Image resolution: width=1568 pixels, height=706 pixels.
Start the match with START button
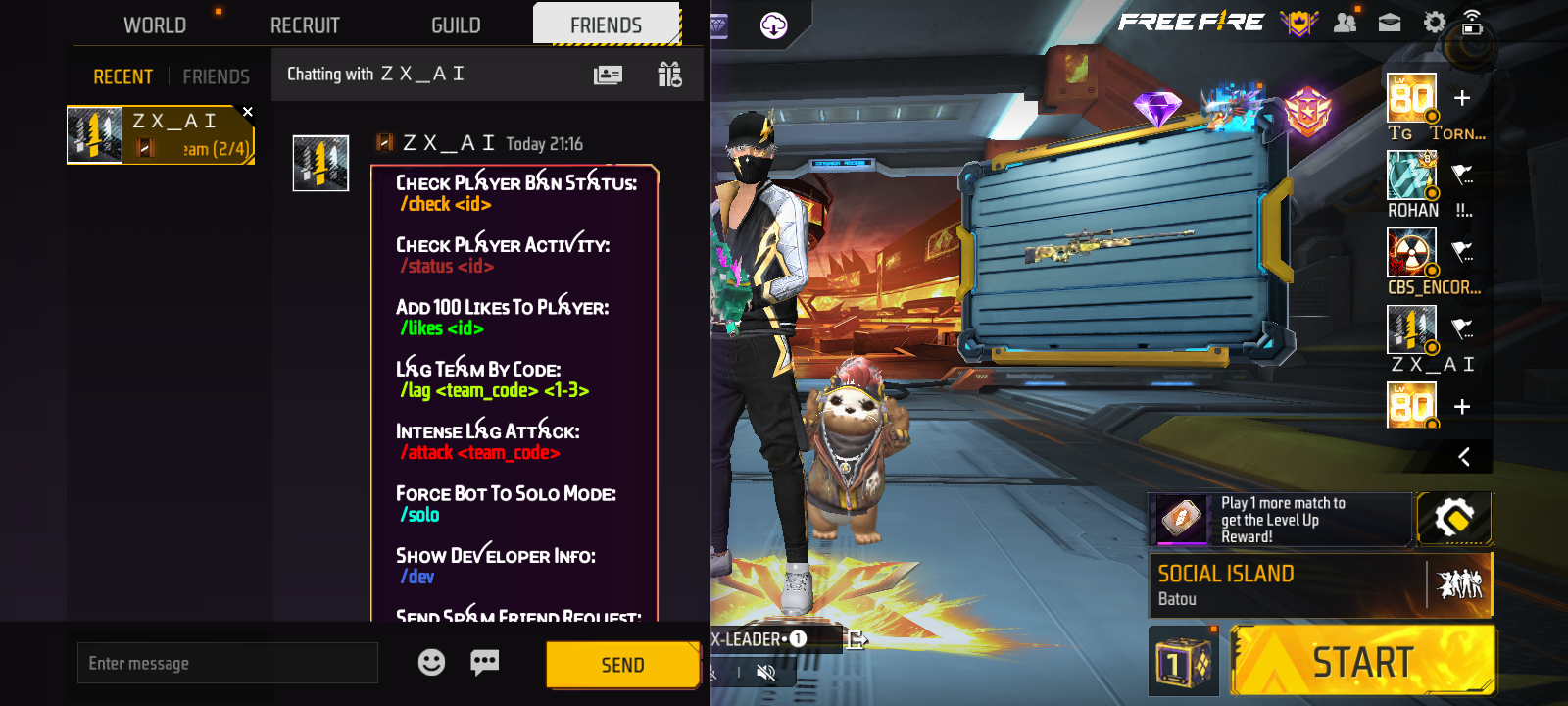[x=1362, y=662]
